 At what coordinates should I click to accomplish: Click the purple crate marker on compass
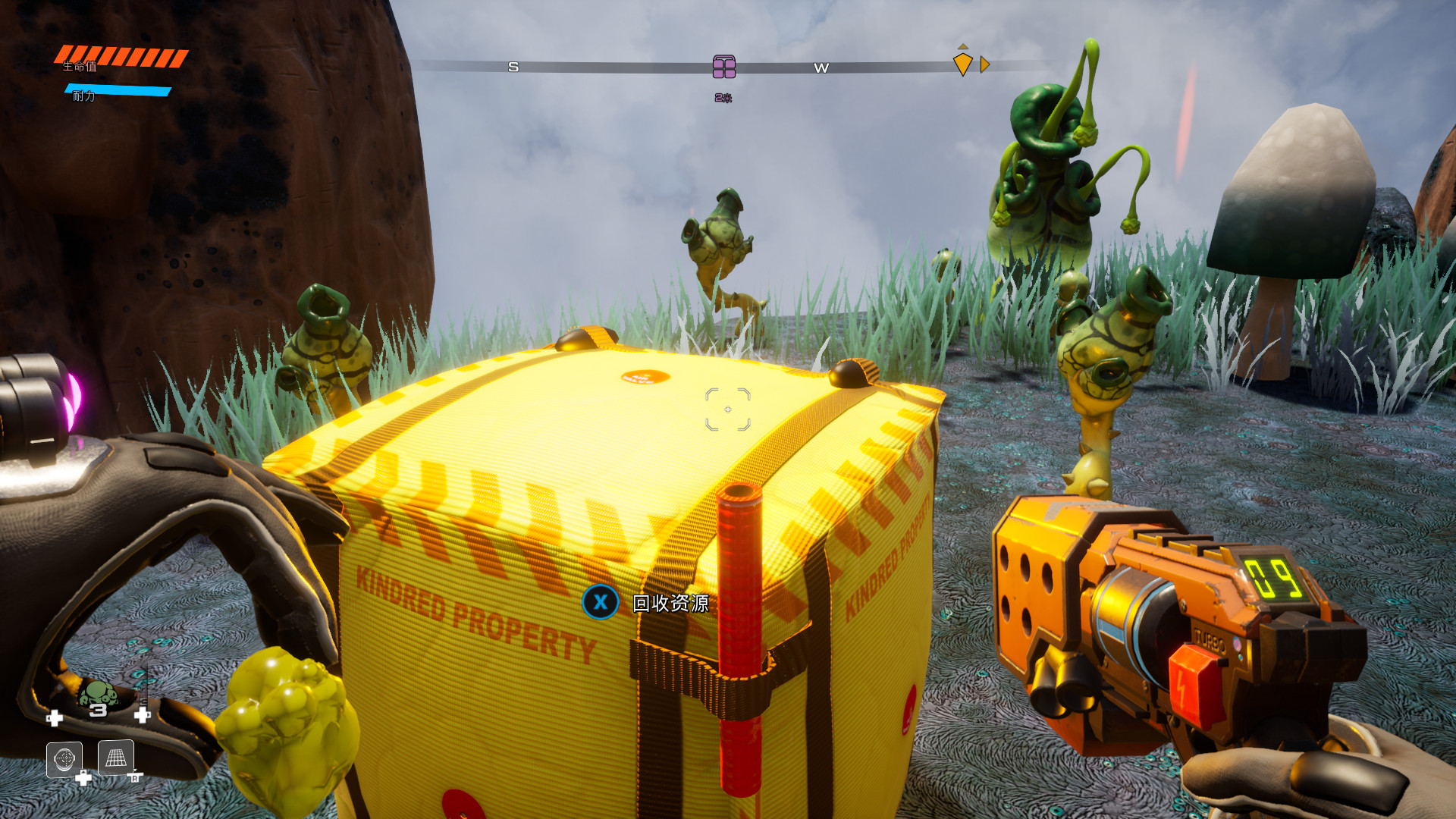724,67
